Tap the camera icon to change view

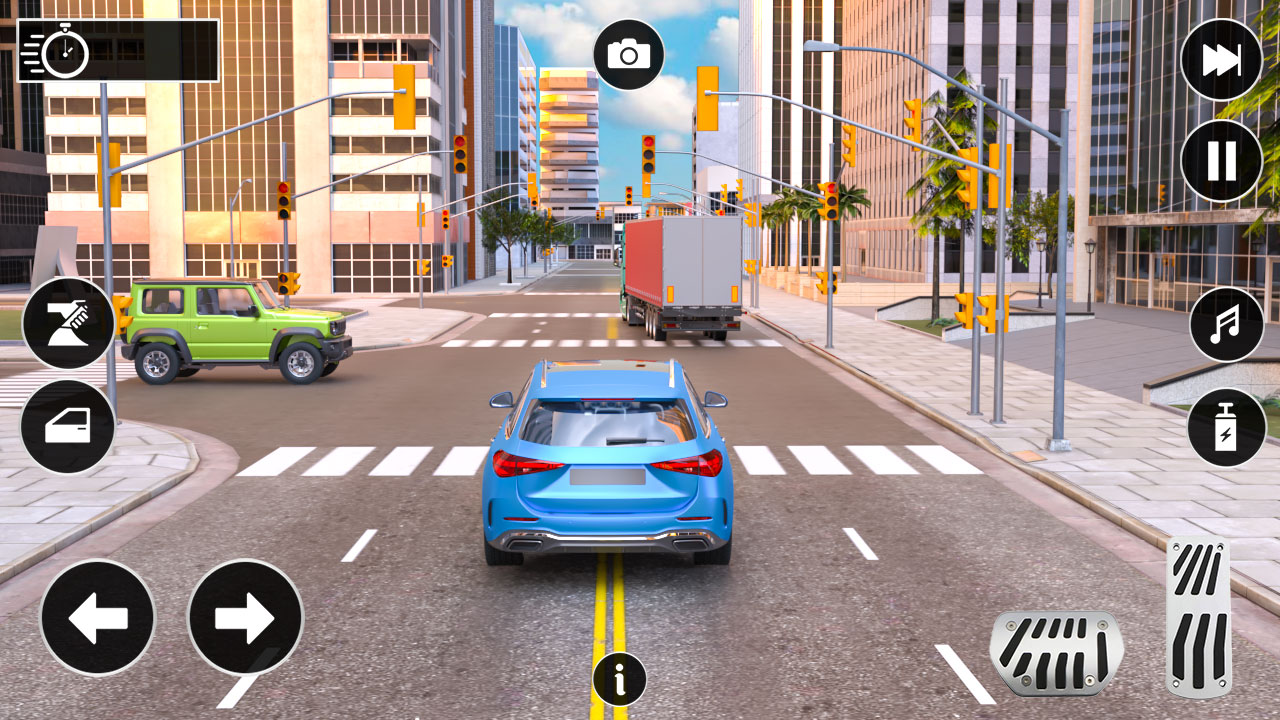[x=628, y=54]
